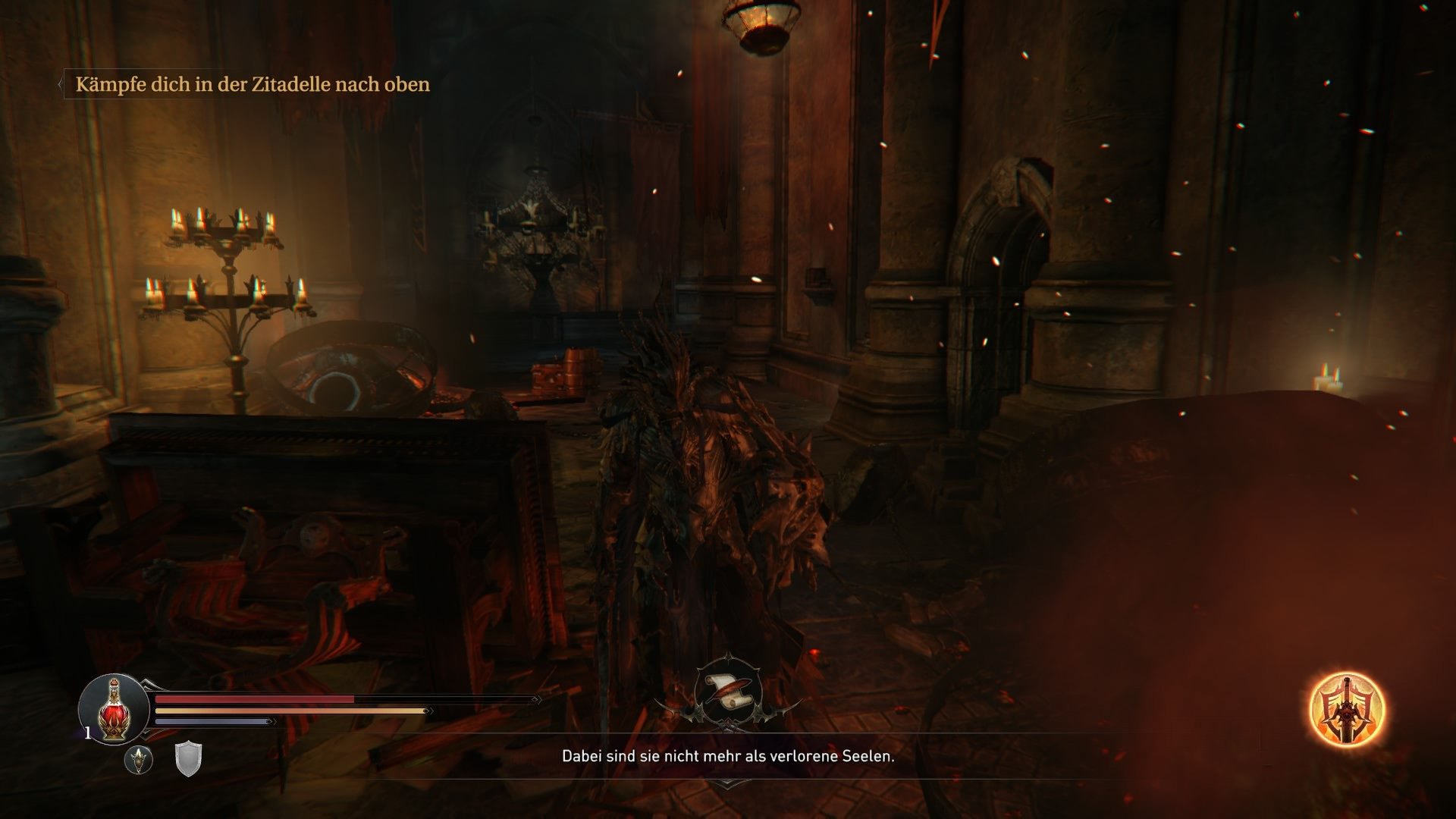Expand the chevron below the subtitle bar
This screenshot has width=1456, height=819.
point(728,786)
